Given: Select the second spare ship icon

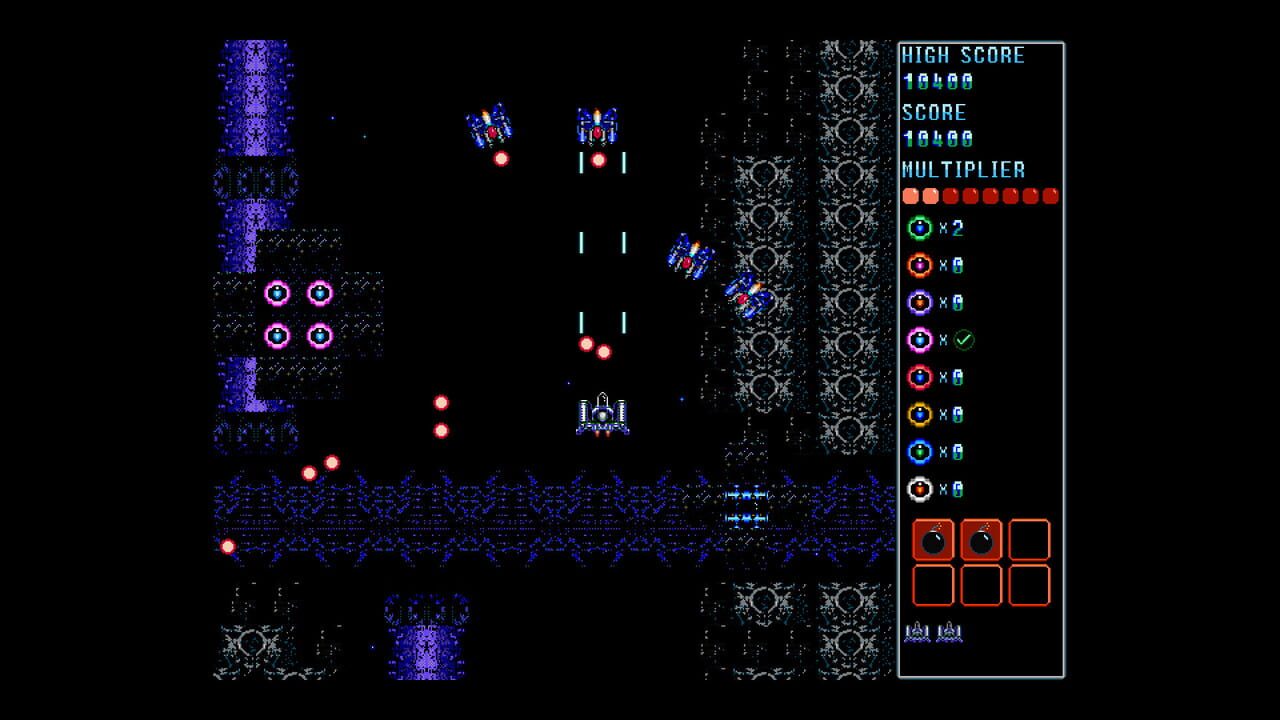Looking at the screenshot, I should [x=948, y=632].
